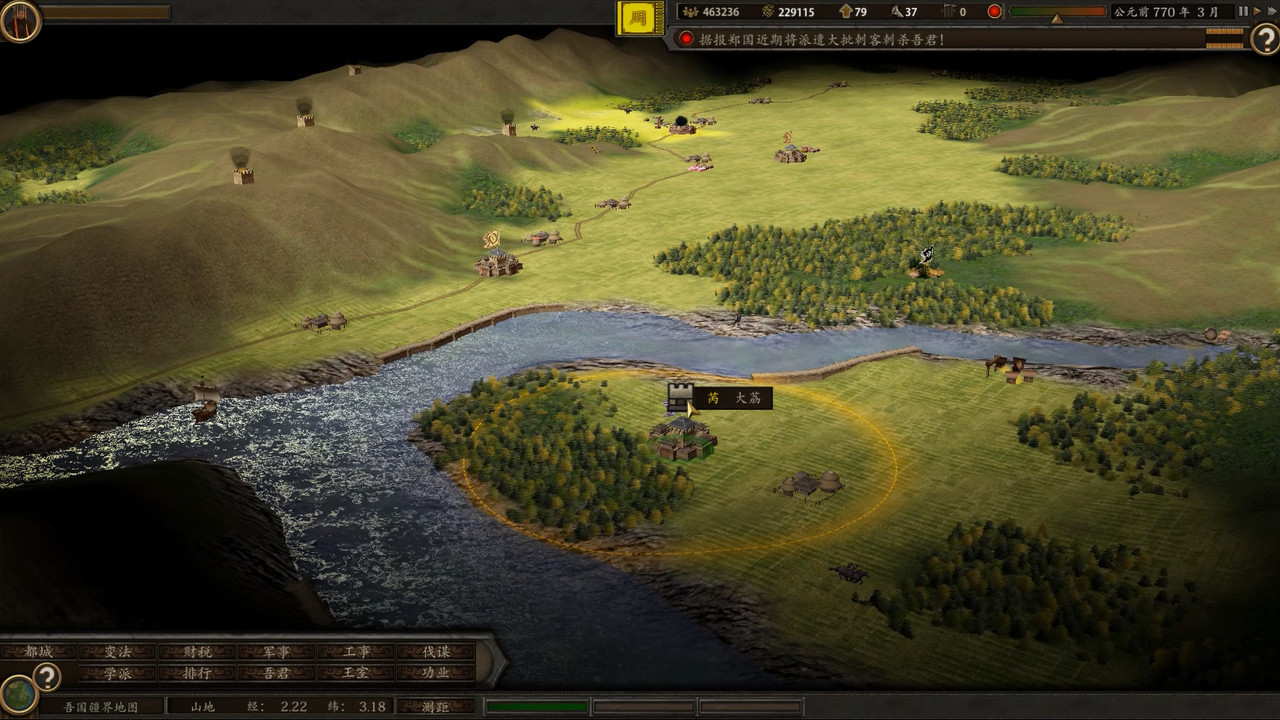
Task: Open the 王室 royal family panel
Action: point(357,673)
